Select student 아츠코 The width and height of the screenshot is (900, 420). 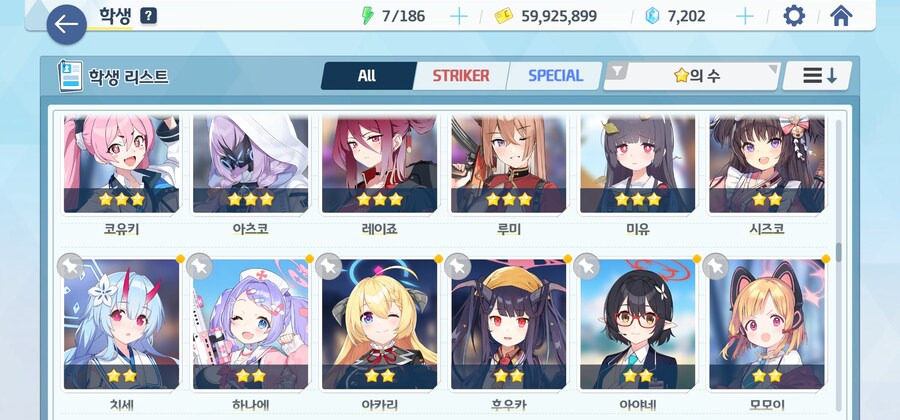(251, 165)
